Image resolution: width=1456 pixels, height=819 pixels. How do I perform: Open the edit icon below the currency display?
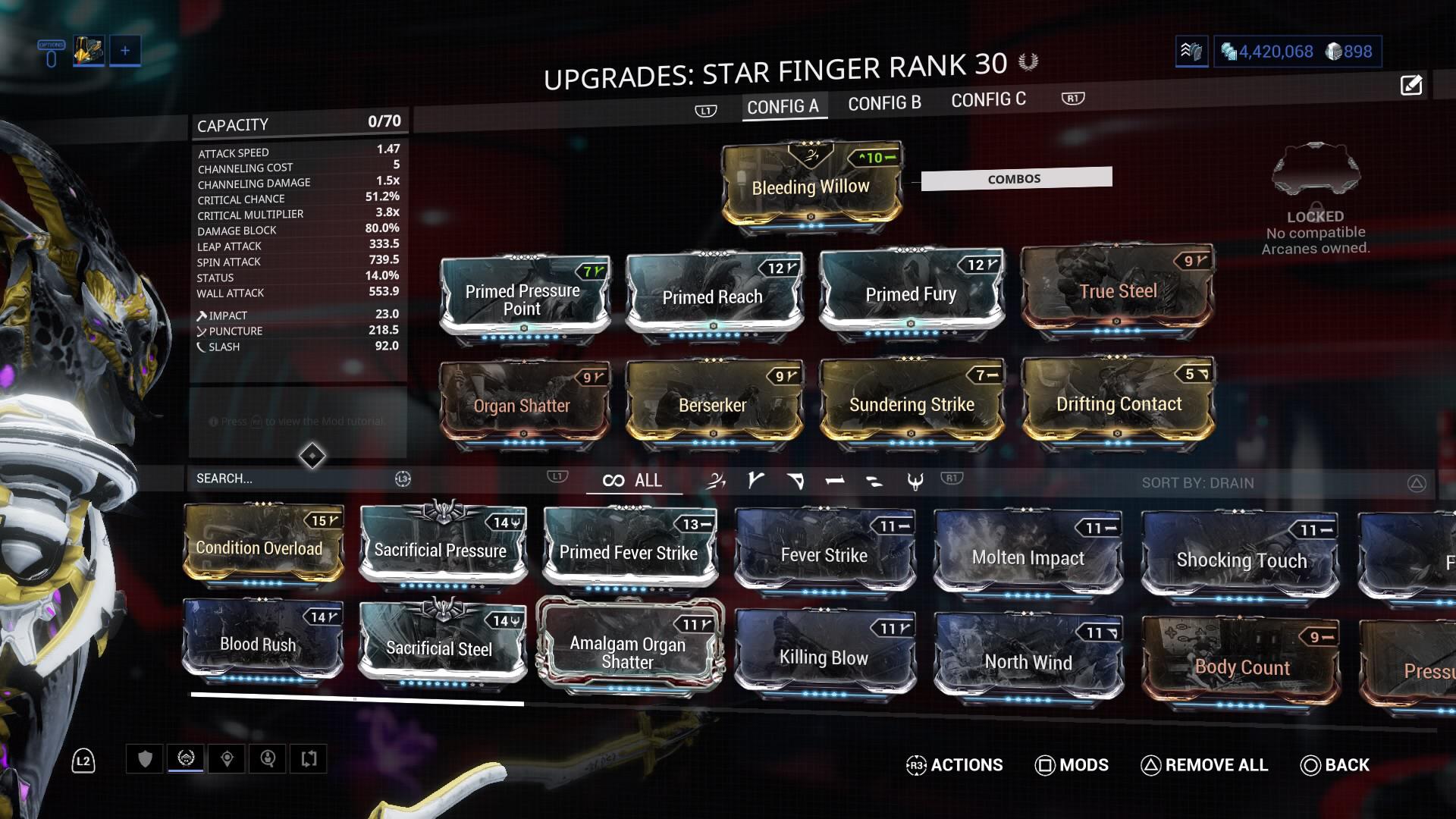1411,86
